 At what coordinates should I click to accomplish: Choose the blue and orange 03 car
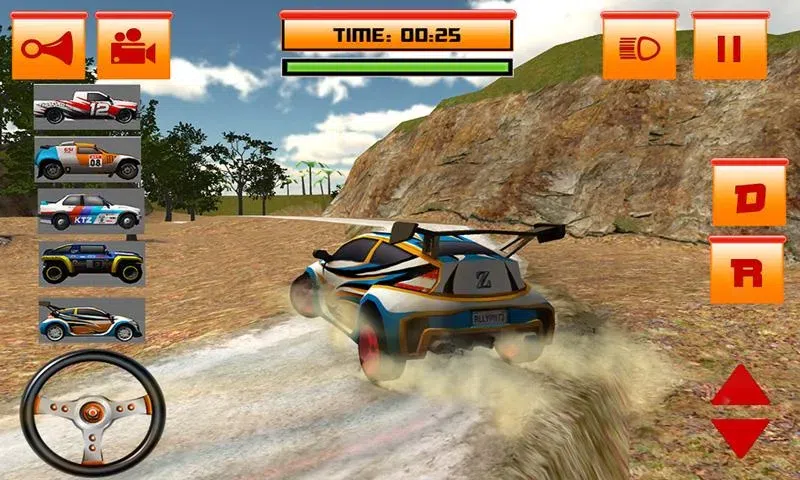pyautogui.click(x=88, y=160)
